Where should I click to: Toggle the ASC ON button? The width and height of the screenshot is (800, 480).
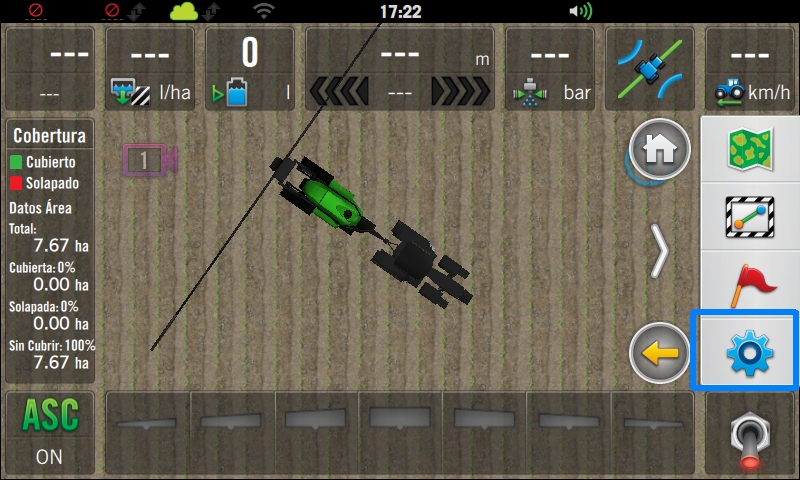tap(49, 432)
